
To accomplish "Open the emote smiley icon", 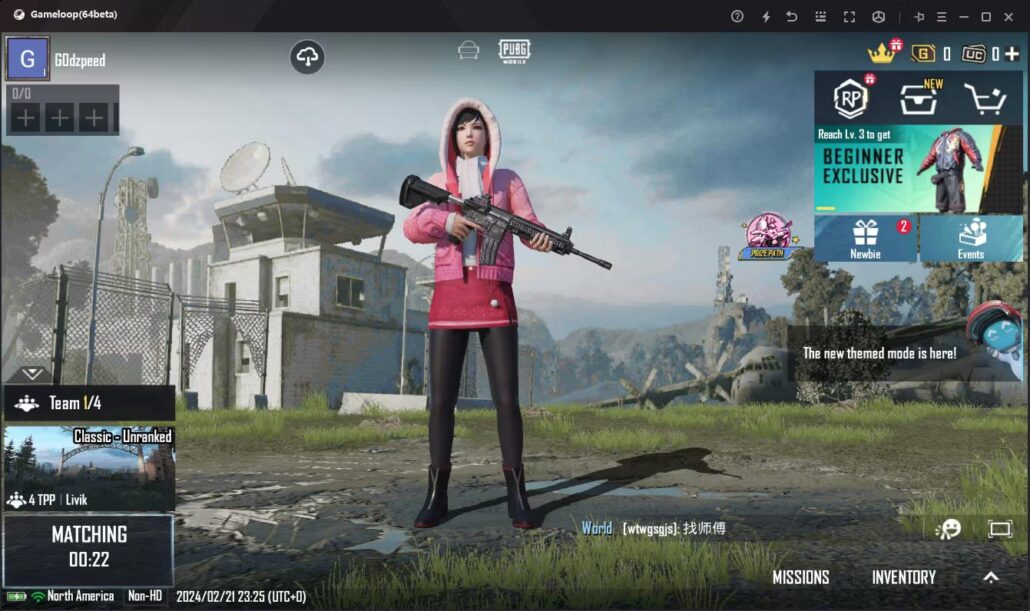I will pos(947,529).
